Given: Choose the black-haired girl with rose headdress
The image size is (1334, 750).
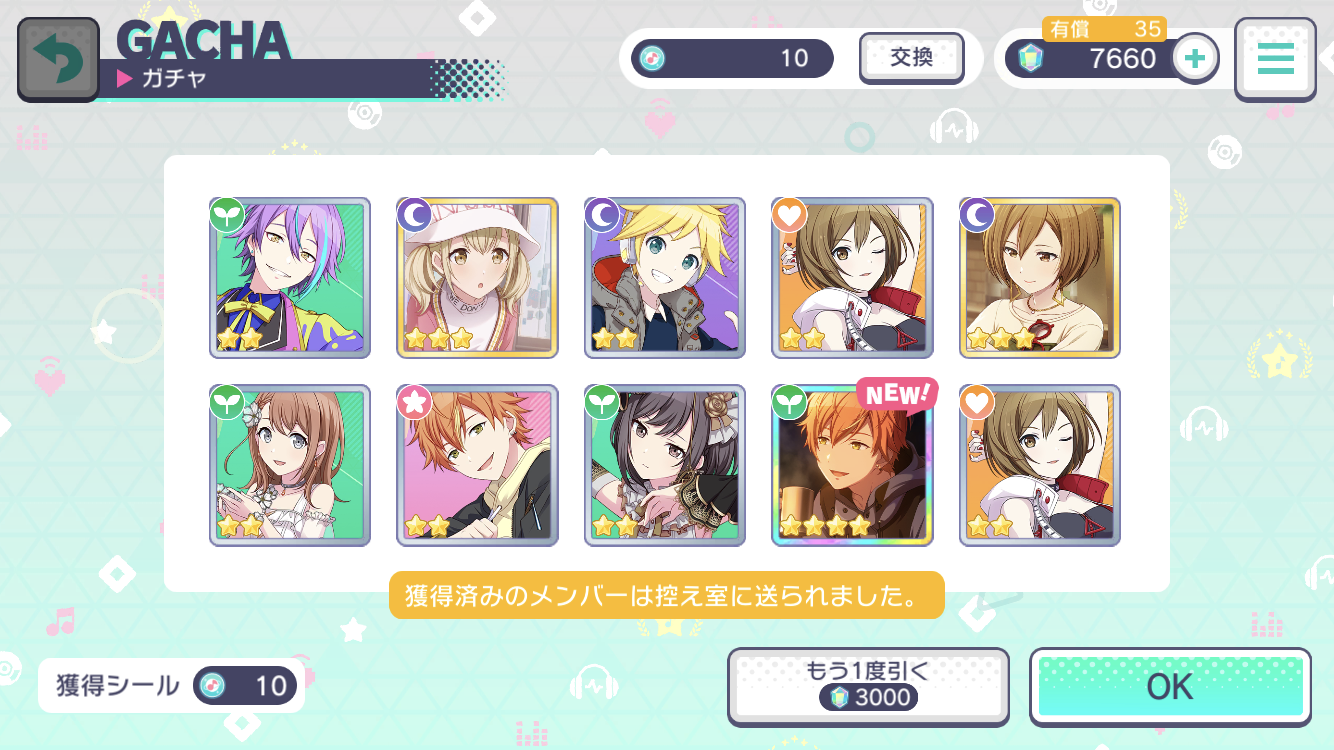Looking at the screenshot, I should coord(665,465).
